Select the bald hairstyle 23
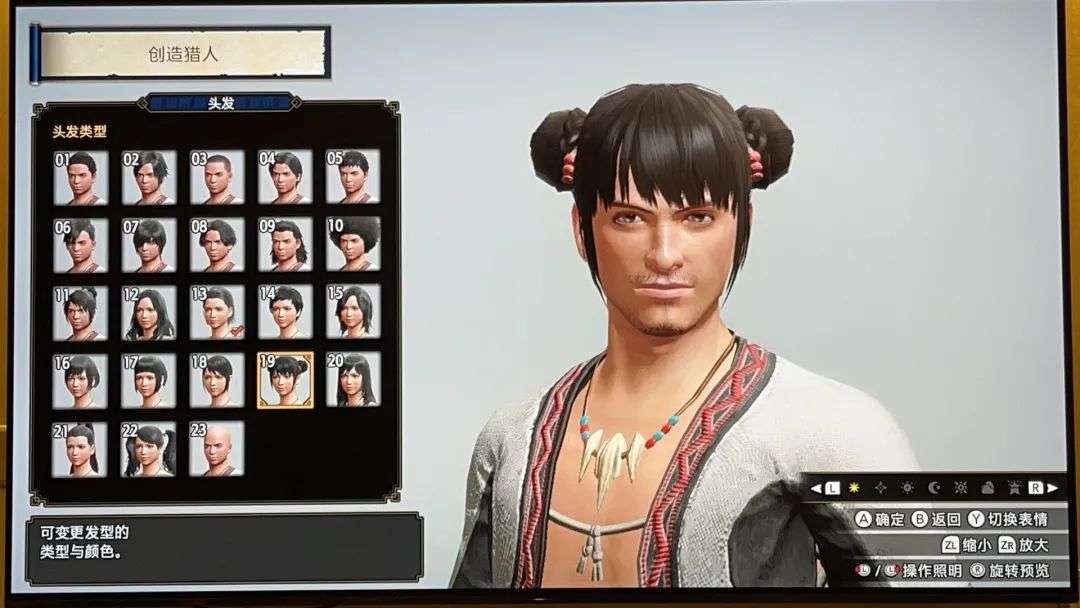 pyautogui.click(x=217, y=449)
